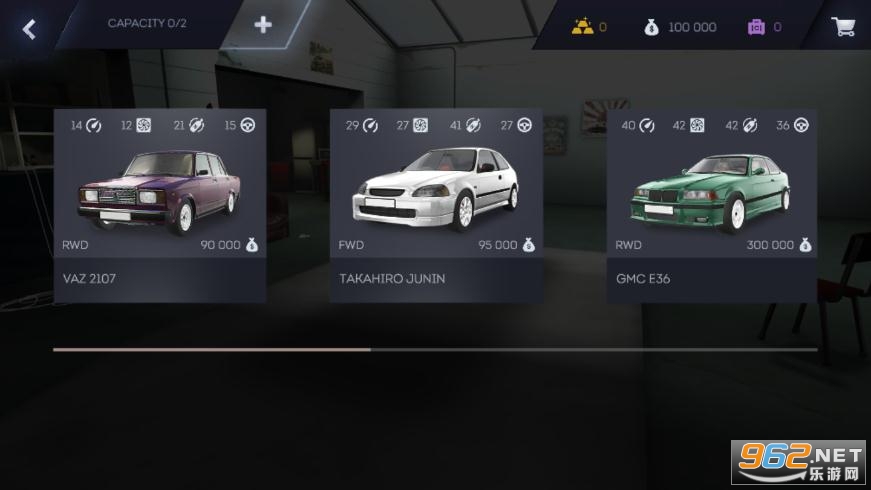Select the VAZ 2107 car card
Image resolution: width=871 pixels, height=490 pixels.
coord(160,205)
